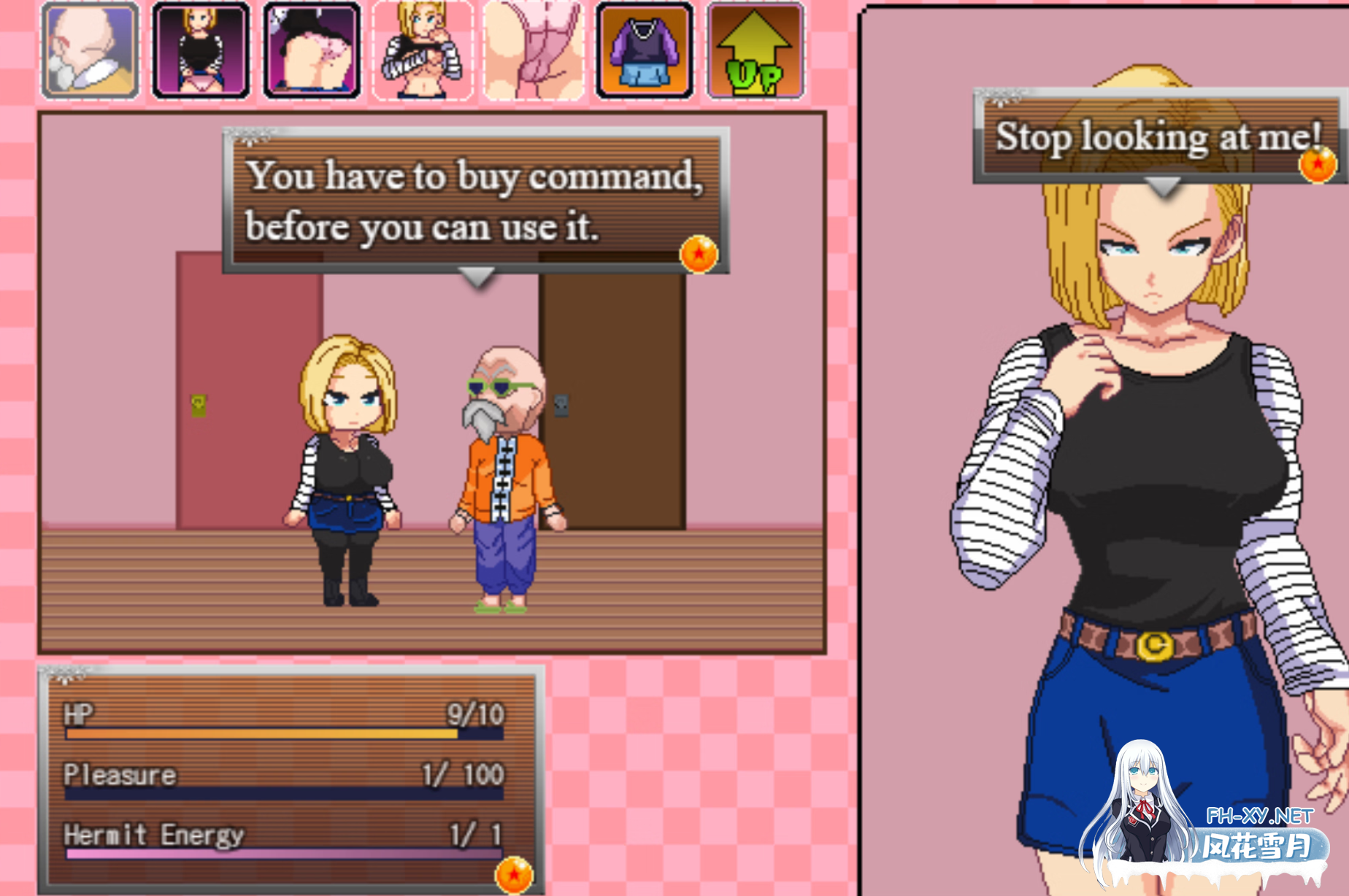This screenshot has width=1349, height=896.
Task: Click the green UP arrow icon
Action: coord(756,48)
